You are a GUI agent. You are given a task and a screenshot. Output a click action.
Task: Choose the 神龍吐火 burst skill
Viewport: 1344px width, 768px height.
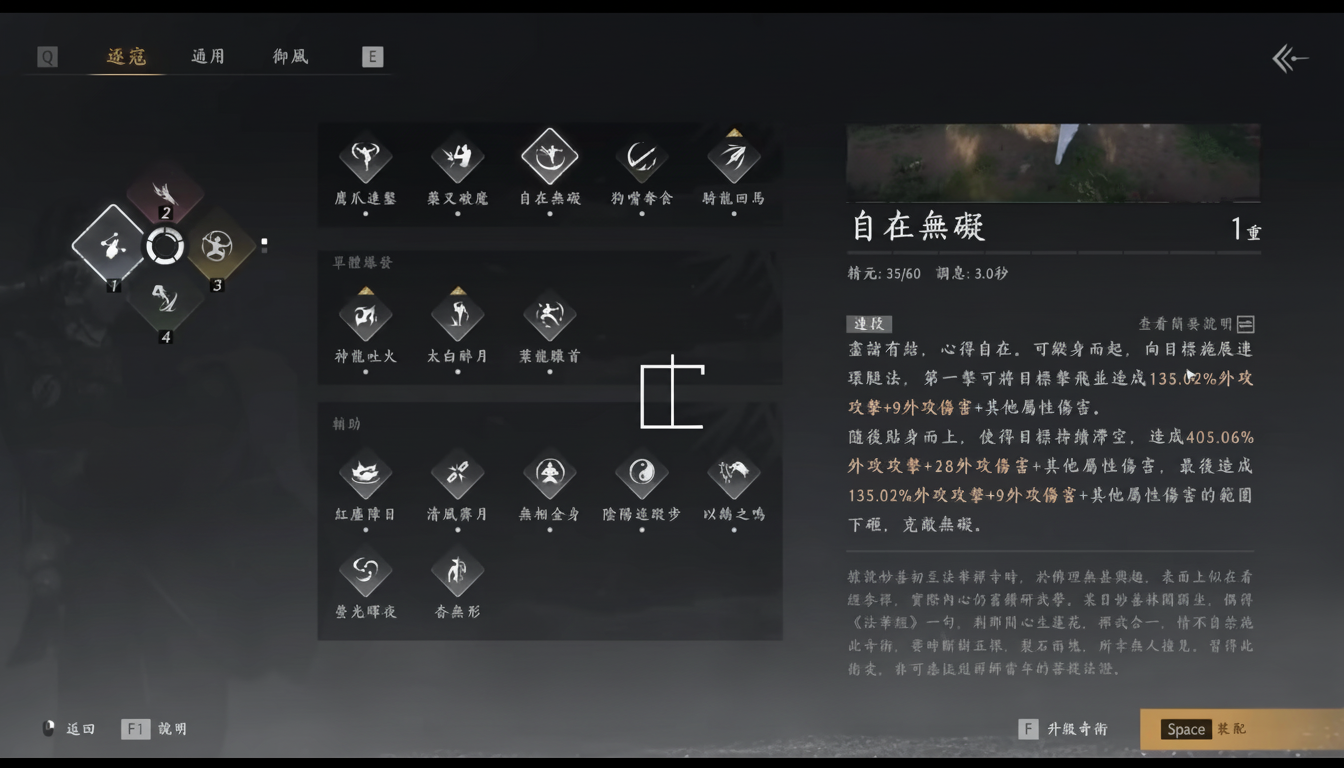click(x=365, y=316)
